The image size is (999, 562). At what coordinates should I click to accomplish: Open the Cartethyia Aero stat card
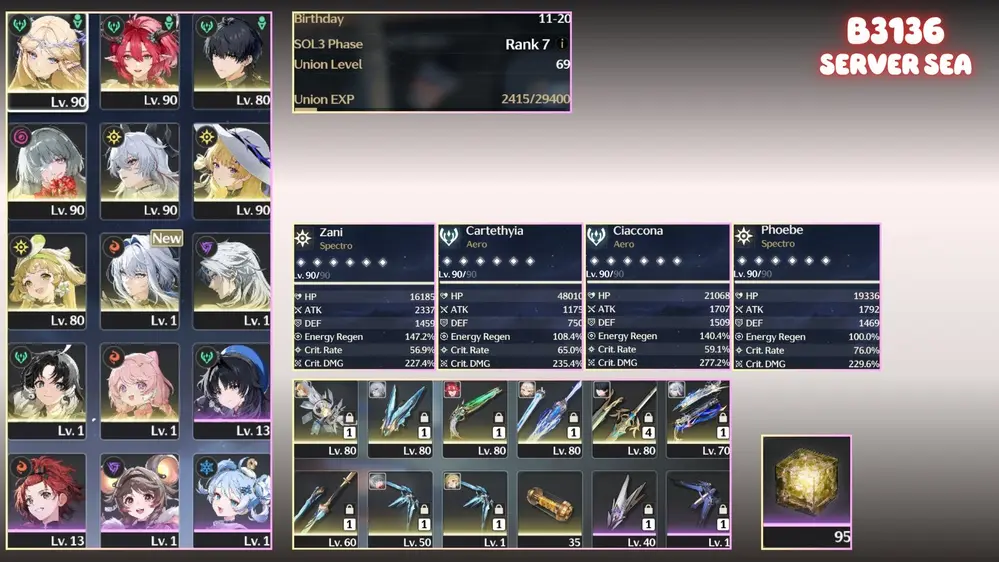pos(510,297)
